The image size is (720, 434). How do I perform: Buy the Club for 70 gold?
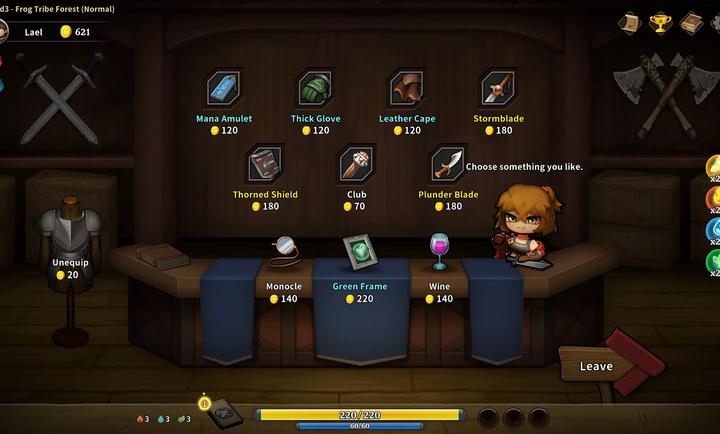pyautogui.click(x=357, y=164)
